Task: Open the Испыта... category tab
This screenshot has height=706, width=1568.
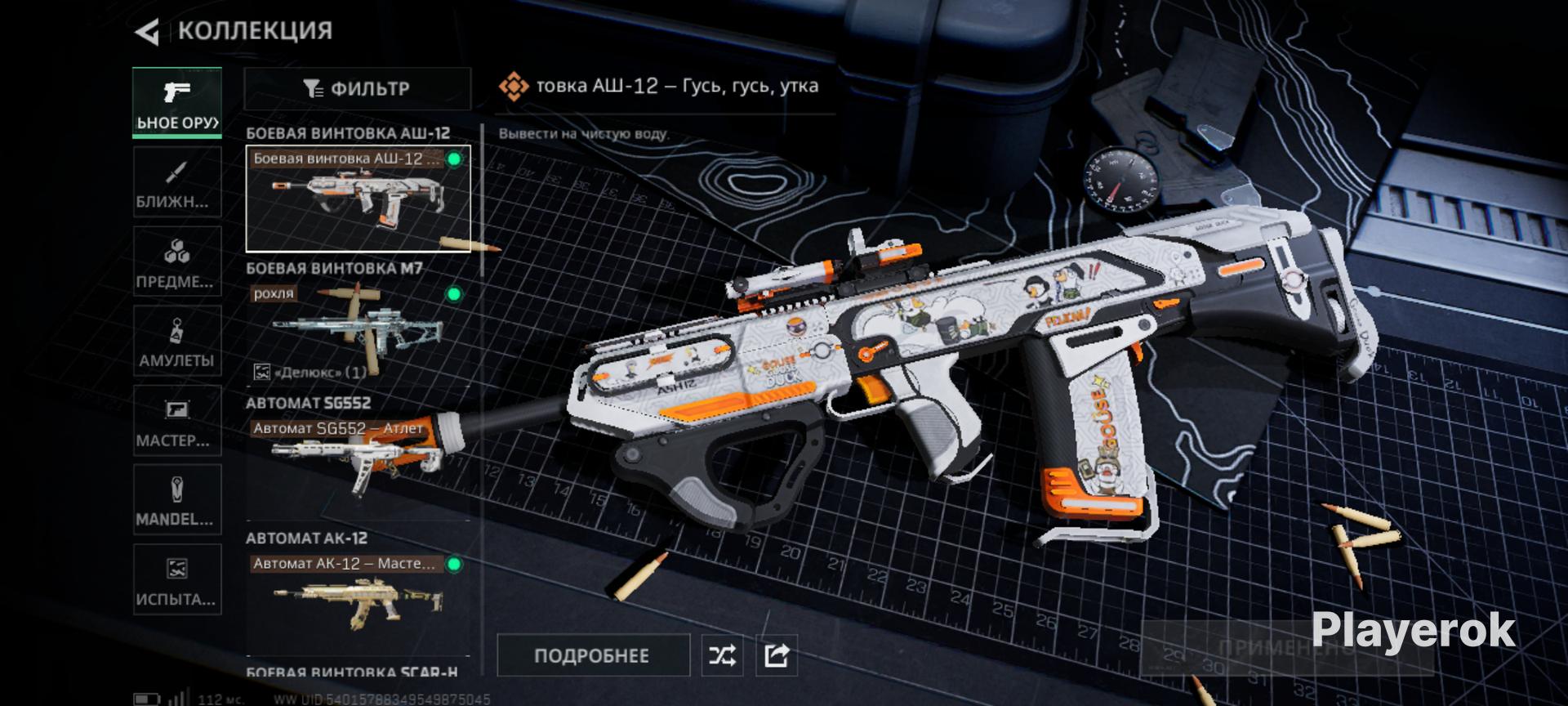Action: pyautogui.click(x=177, y=579)
